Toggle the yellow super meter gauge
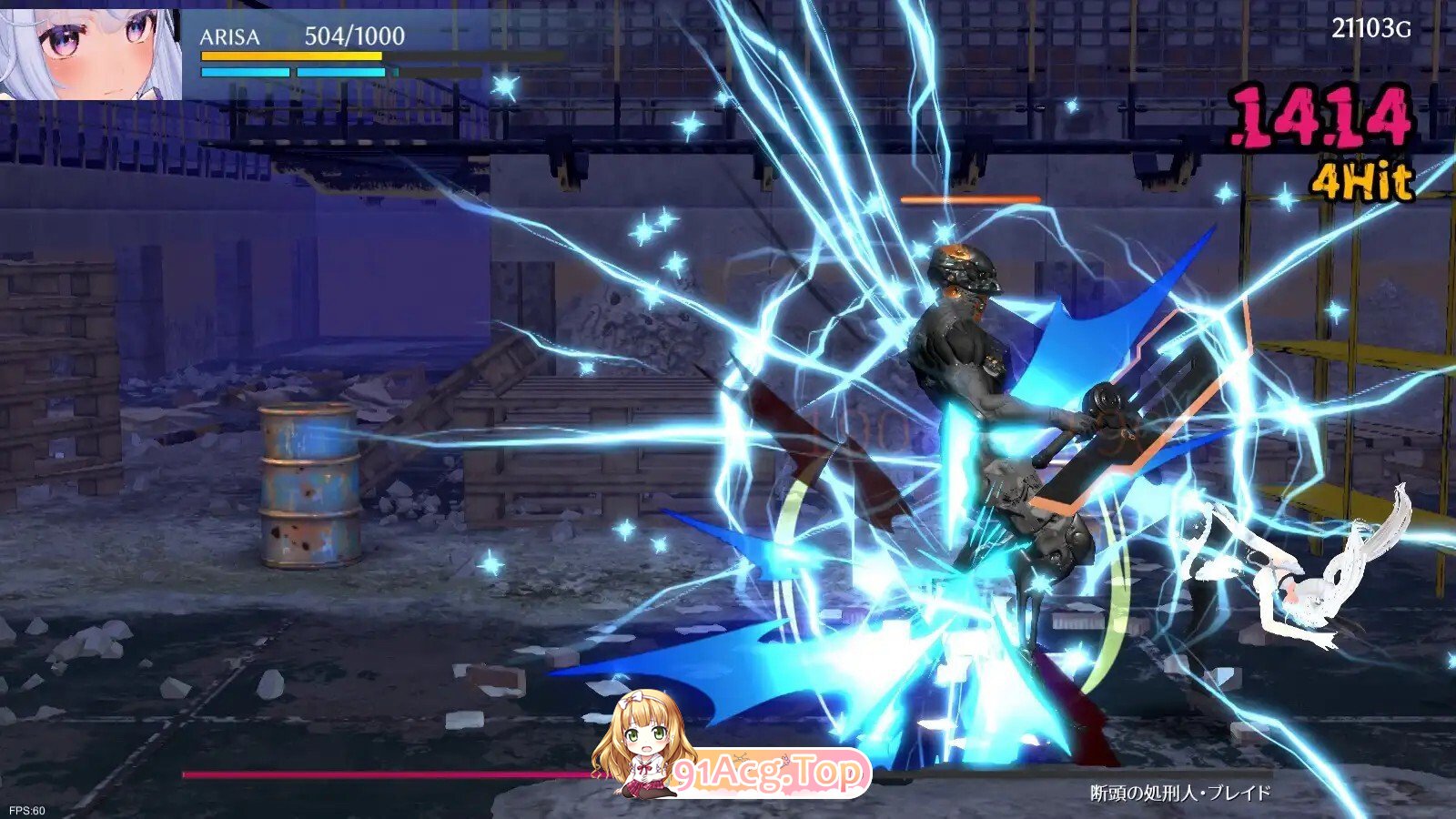The width and height of the screenshot is (1456, 819). [x=293, y=57]
